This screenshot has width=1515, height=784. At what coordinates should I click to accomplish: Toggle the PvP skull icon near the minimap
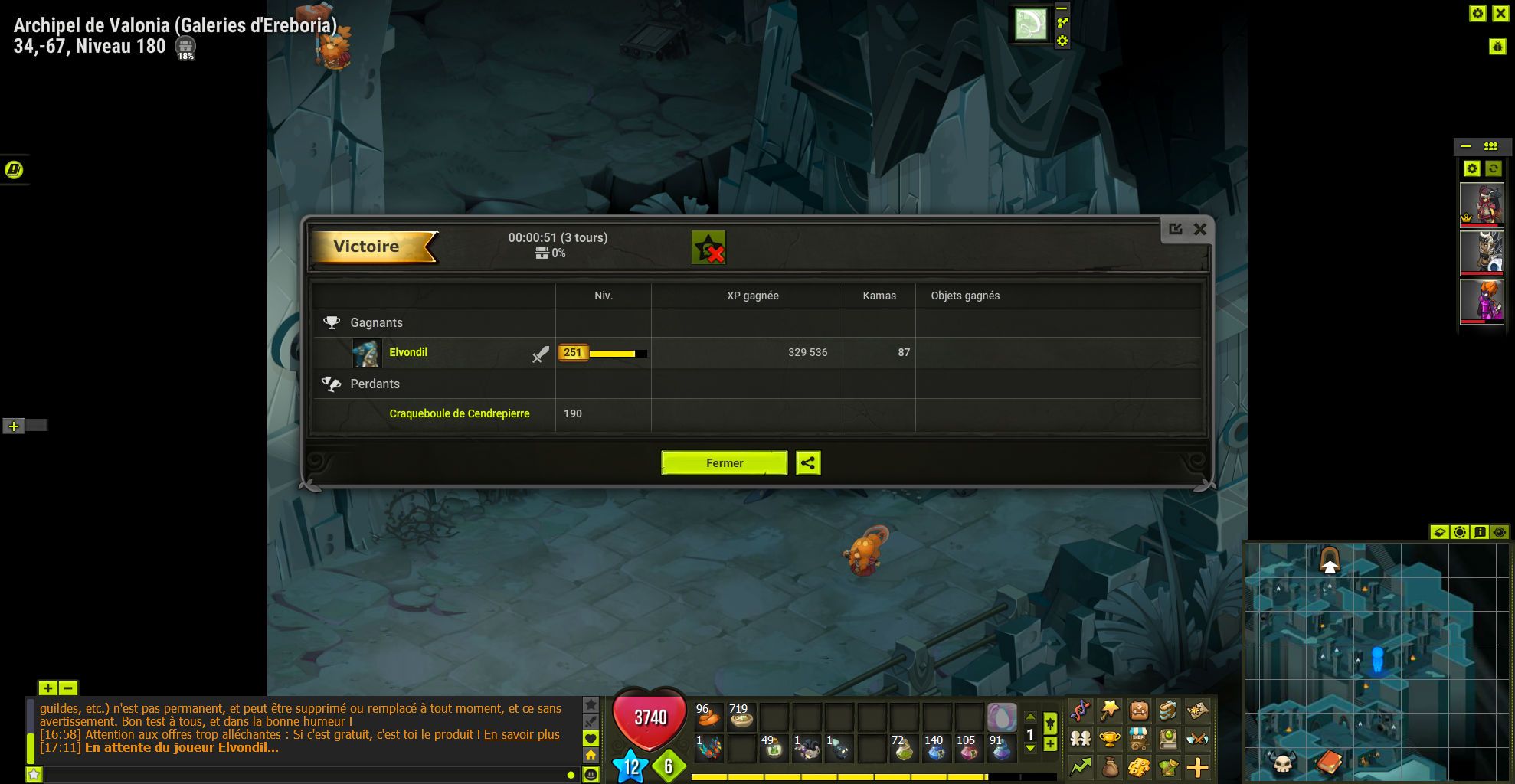(1283, 763)
